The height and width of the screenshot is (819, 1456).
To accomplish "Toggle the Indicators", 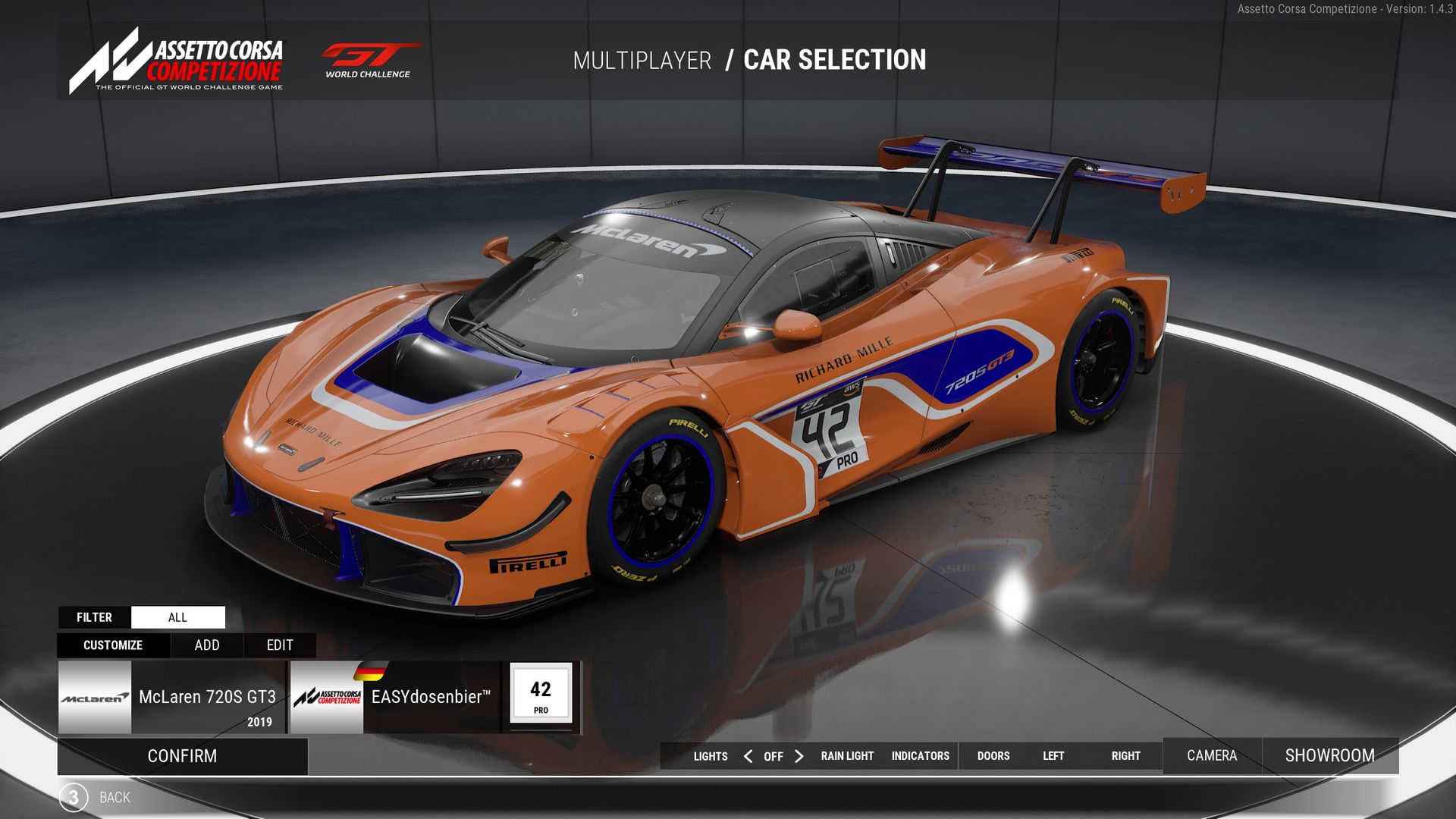I will [920, 756].
